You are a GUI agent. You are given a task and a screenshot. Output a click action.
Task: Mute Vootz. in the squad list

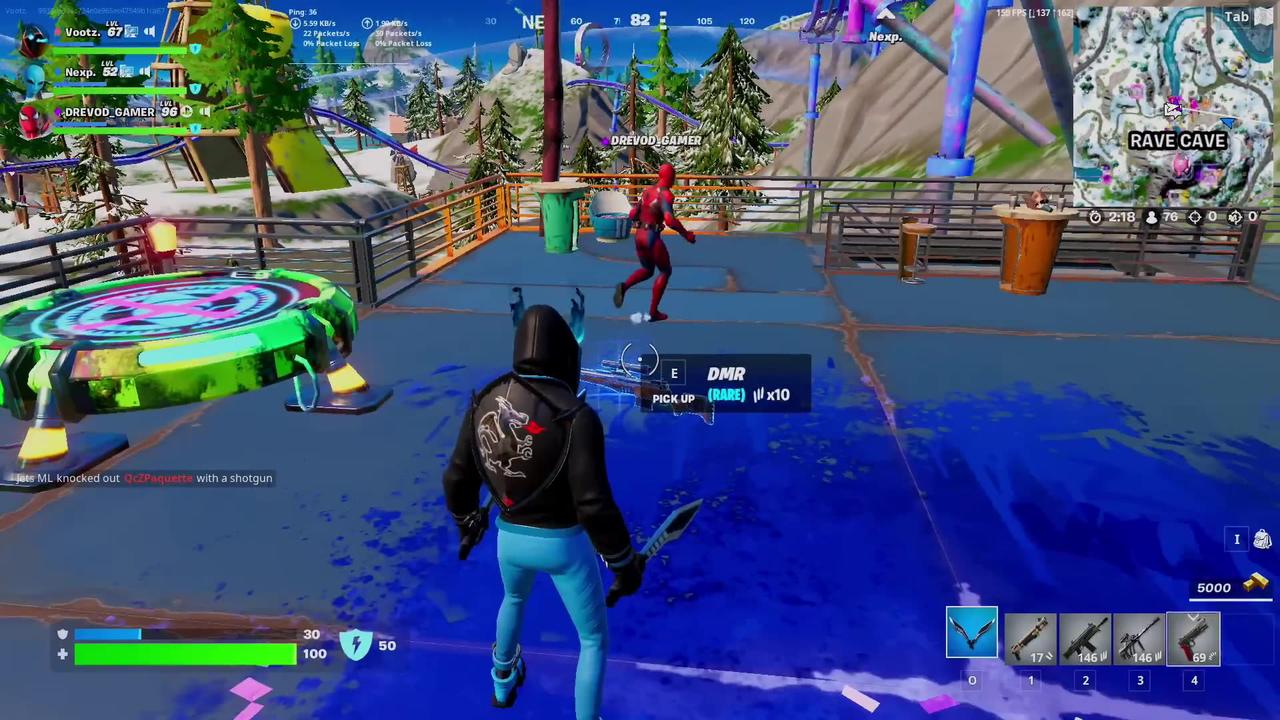[149, 31]
